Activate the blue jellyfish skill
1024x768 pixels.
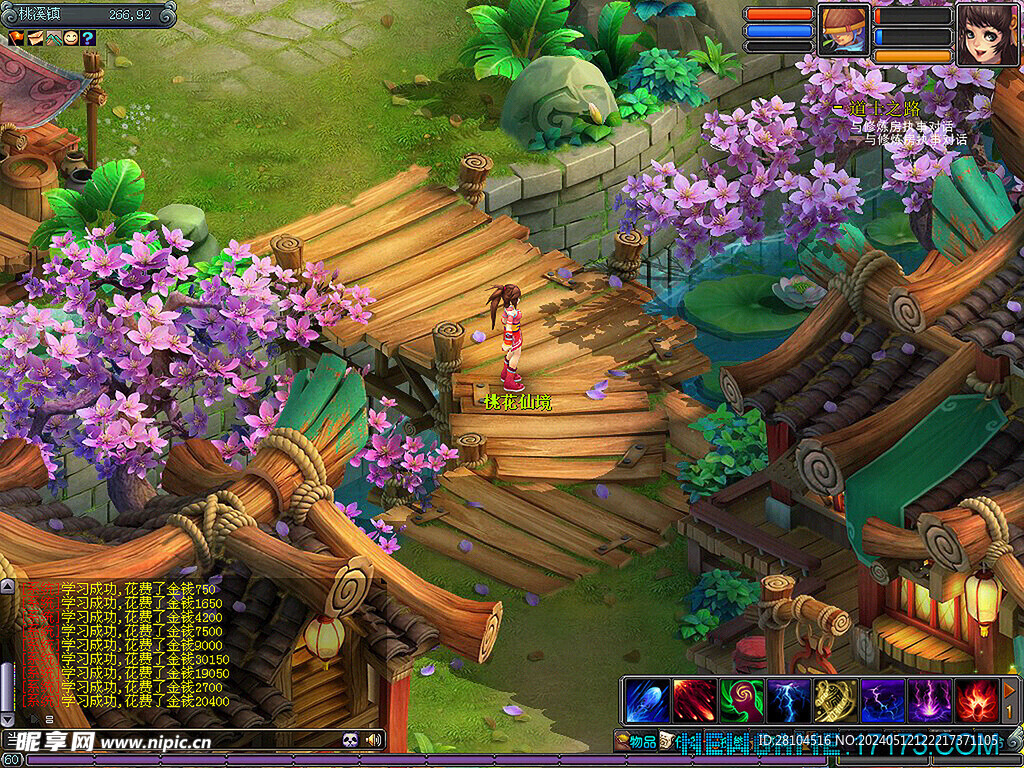coord(645,700)
